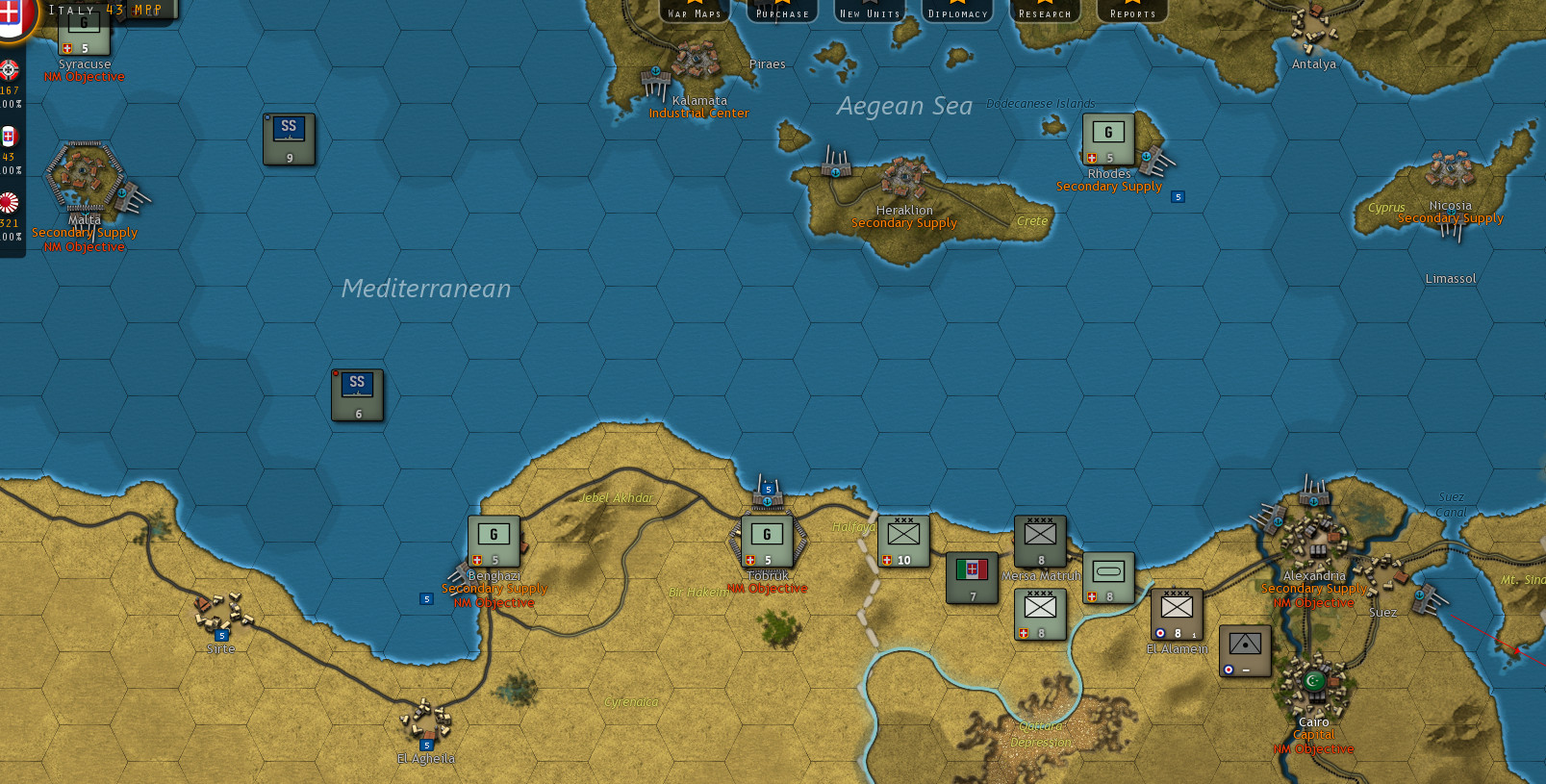
Task: Open the Research screen
Action: (x=1045, y=12)
